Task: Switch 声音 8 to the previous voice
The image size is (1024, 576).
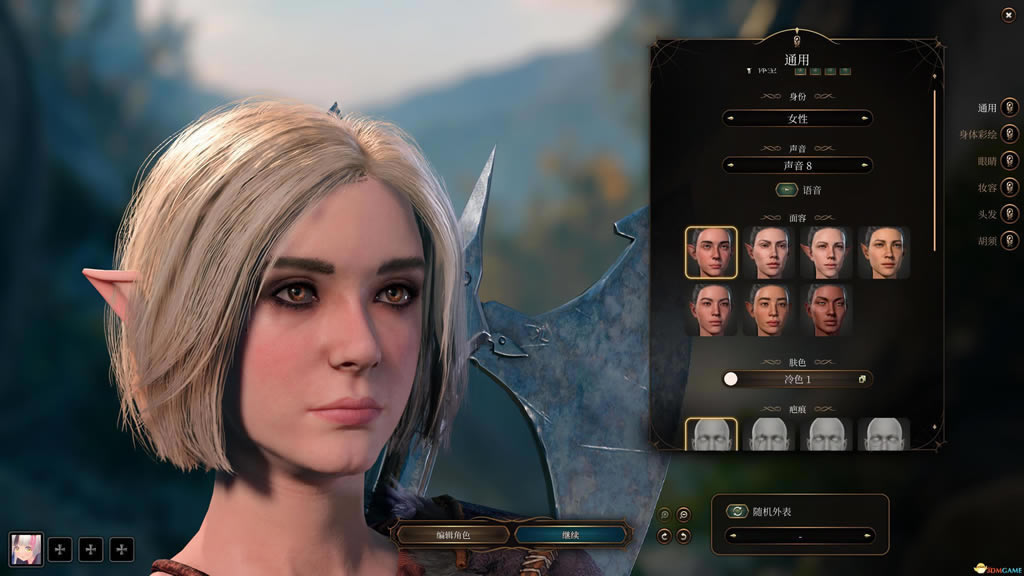Action: point(730,165)
